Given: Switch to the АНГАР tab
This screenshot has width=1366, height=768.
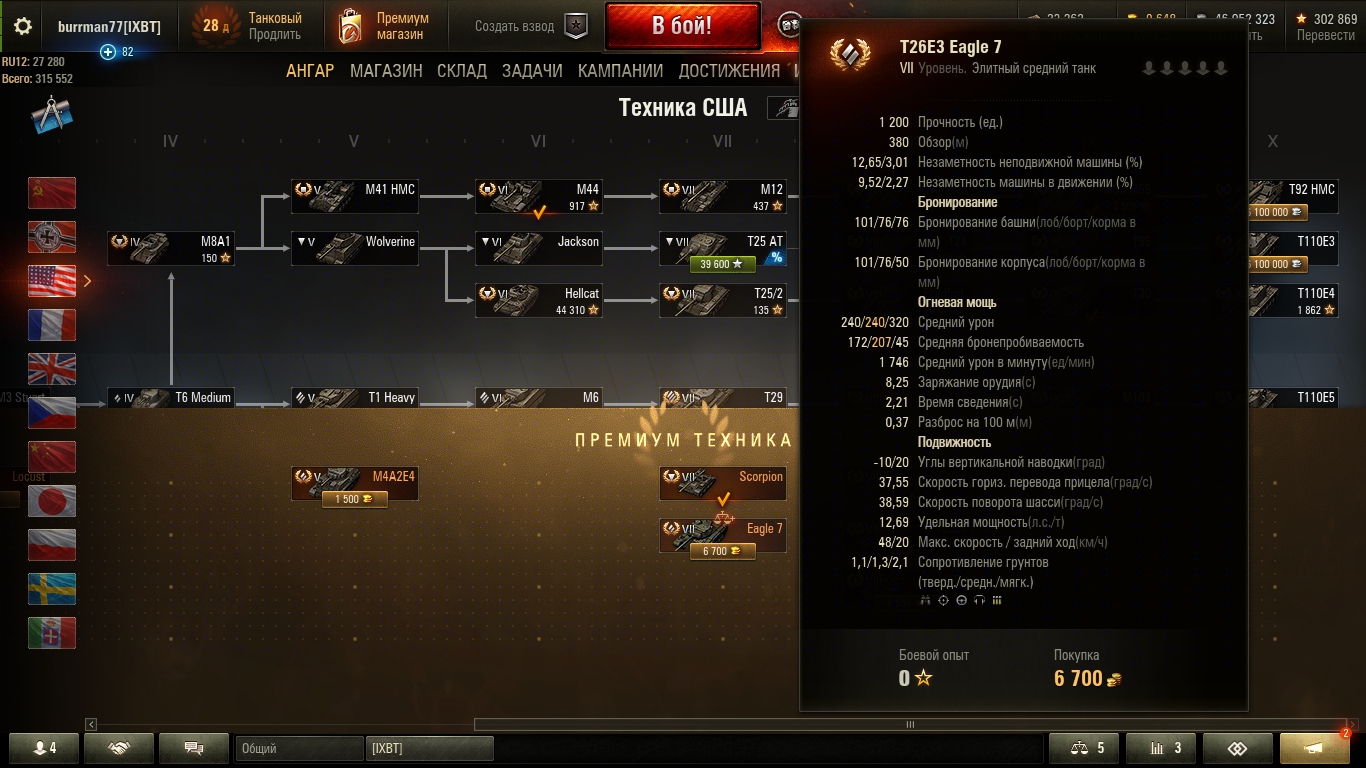Looking at the screenshot, I should [310, 71].
